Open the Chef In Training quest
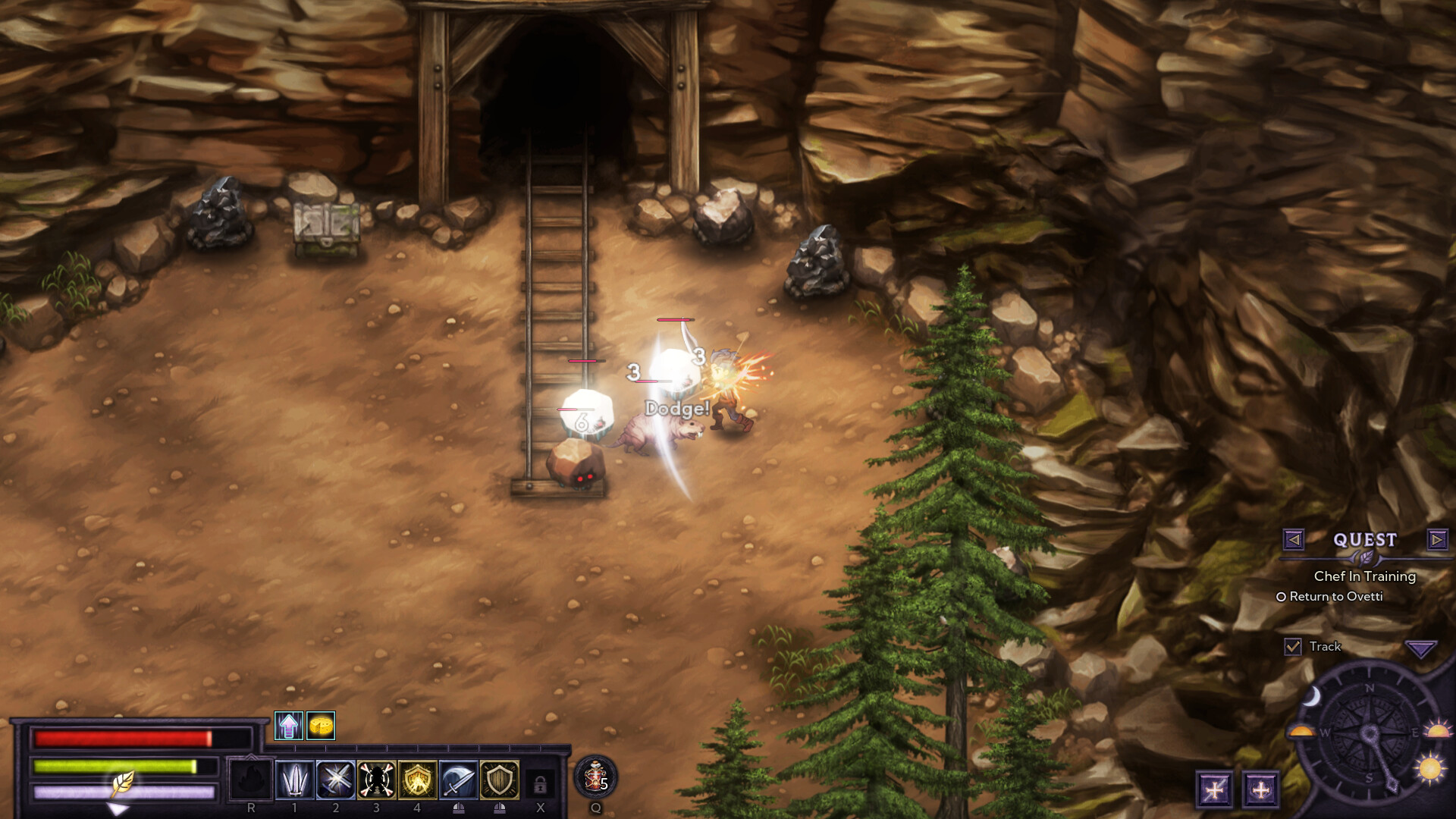The width and height of the screenshot is (1456, 819). pos(1364,576)
